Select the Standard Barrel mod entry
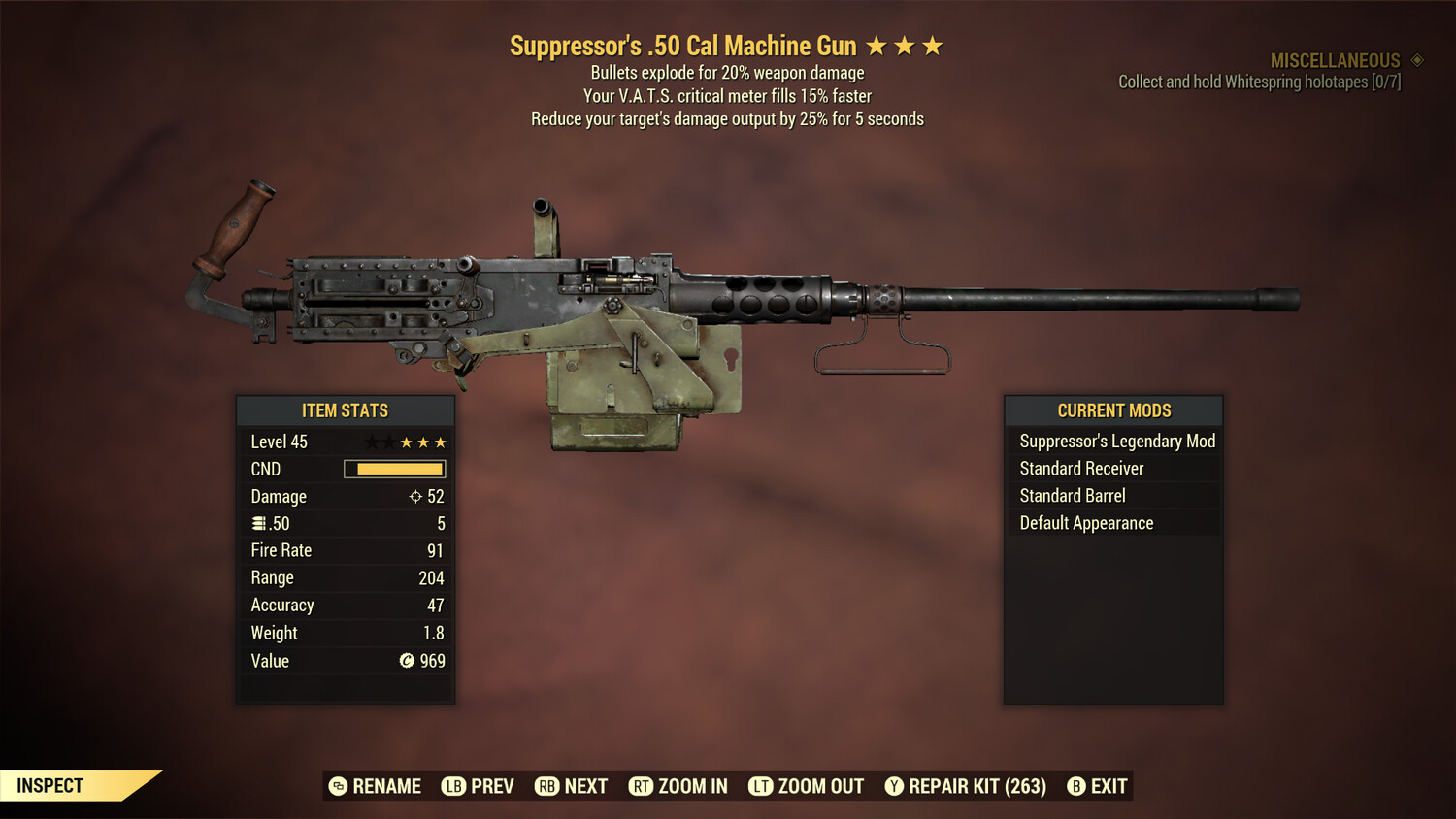 1073,495
